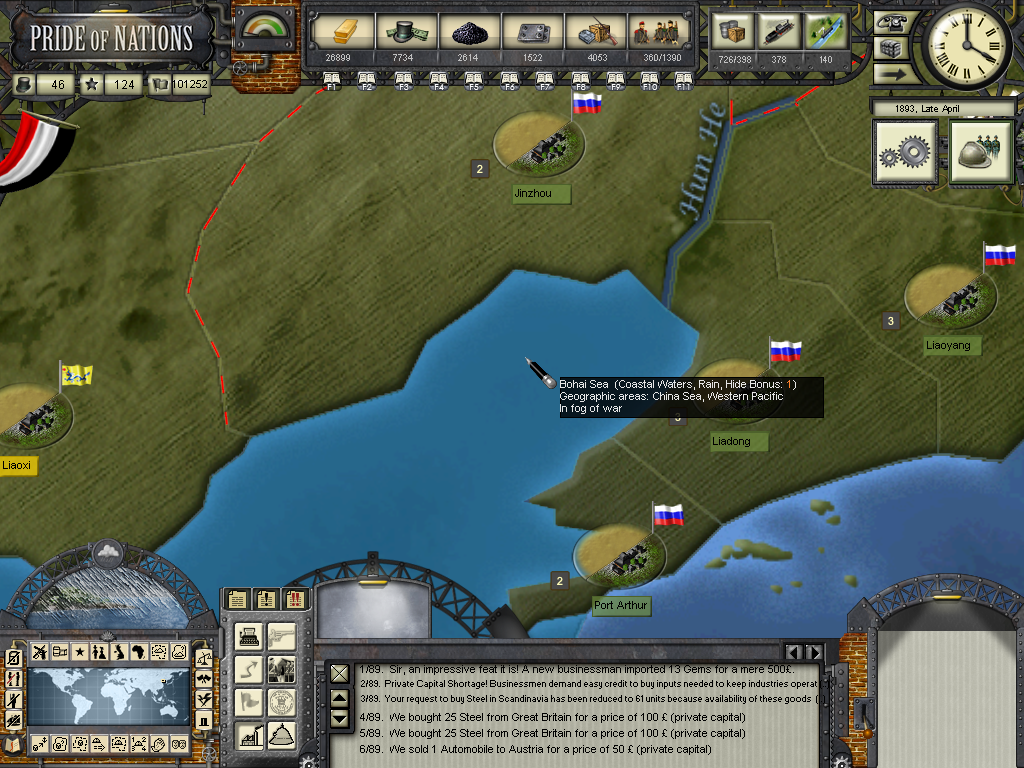Open the typewriter icon button

(x=248, y=636)
